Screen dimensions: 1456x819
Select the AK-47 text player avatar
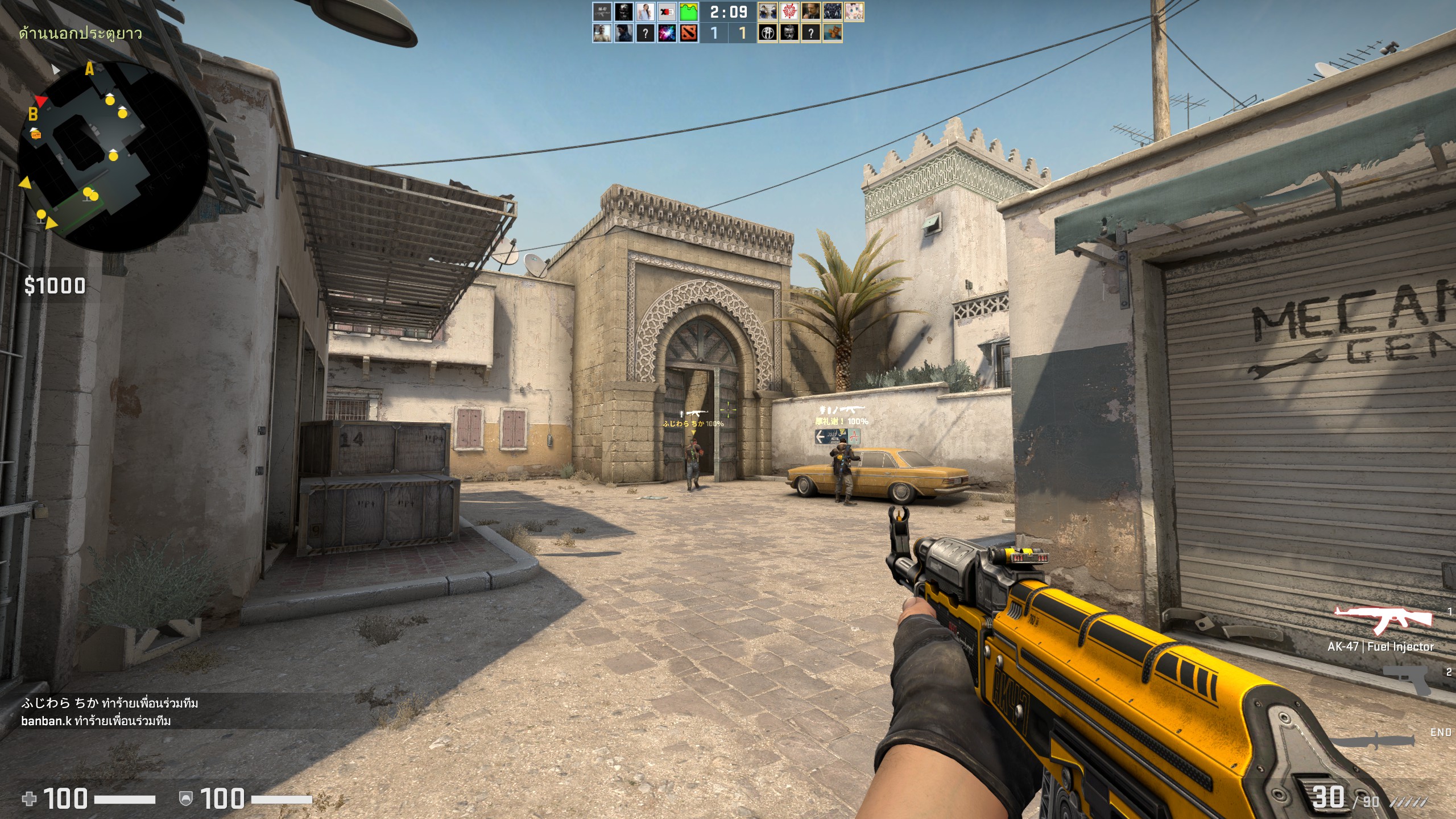[602, 11]
